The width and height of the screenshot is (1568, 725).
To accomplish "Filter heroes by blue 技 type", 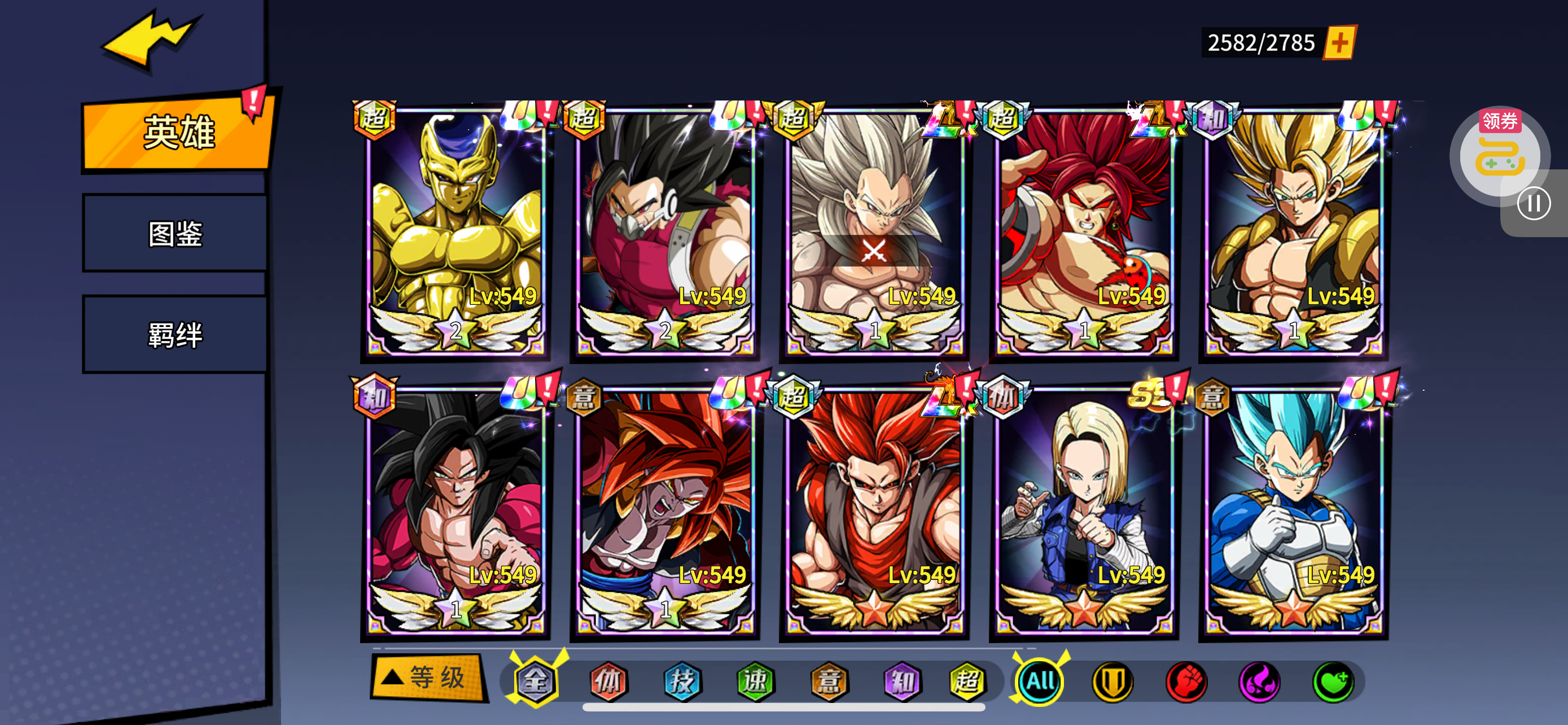I will click(682, 681).
